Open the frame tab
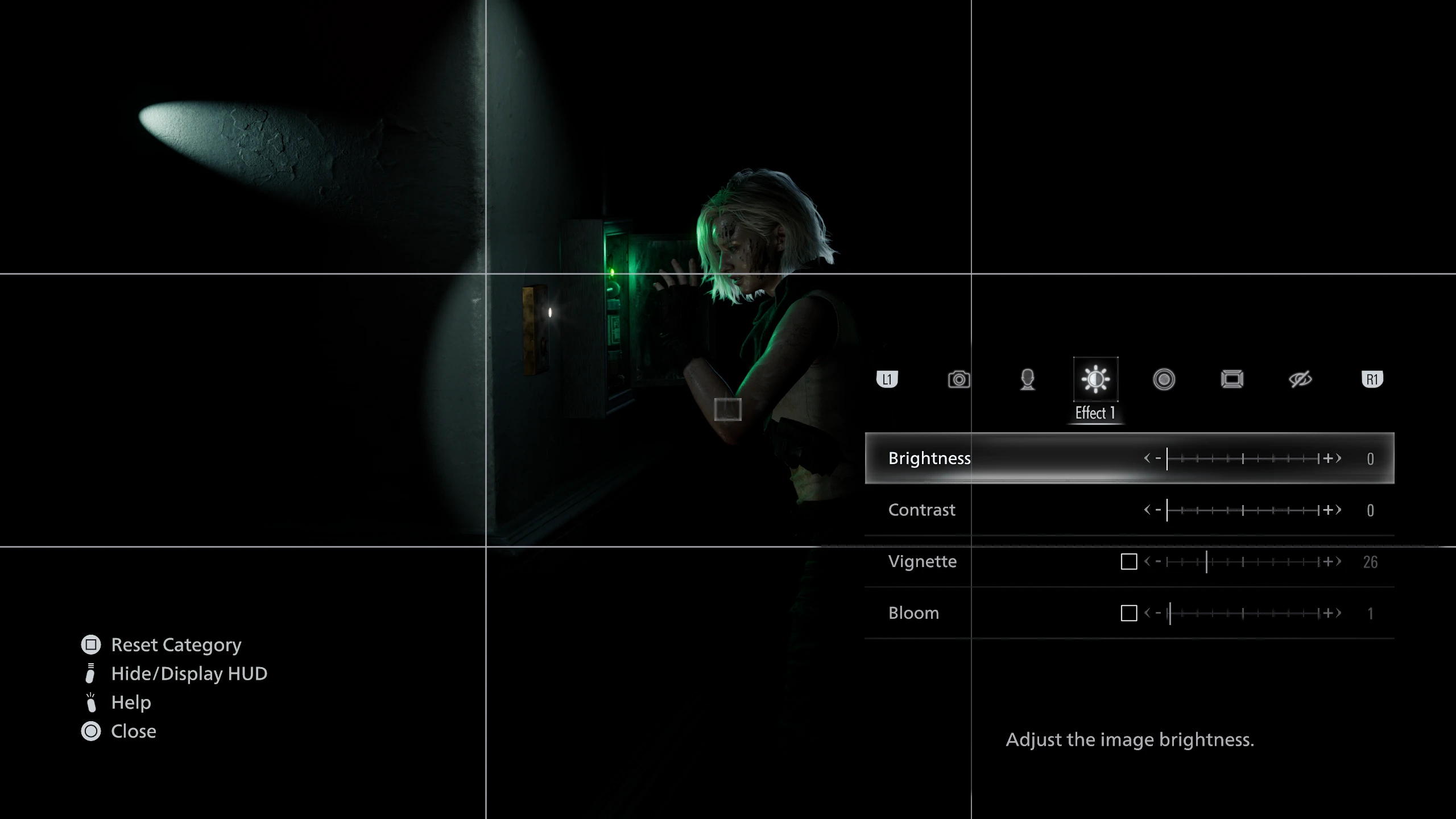 pyautogui.click(x=1232, y=379)
